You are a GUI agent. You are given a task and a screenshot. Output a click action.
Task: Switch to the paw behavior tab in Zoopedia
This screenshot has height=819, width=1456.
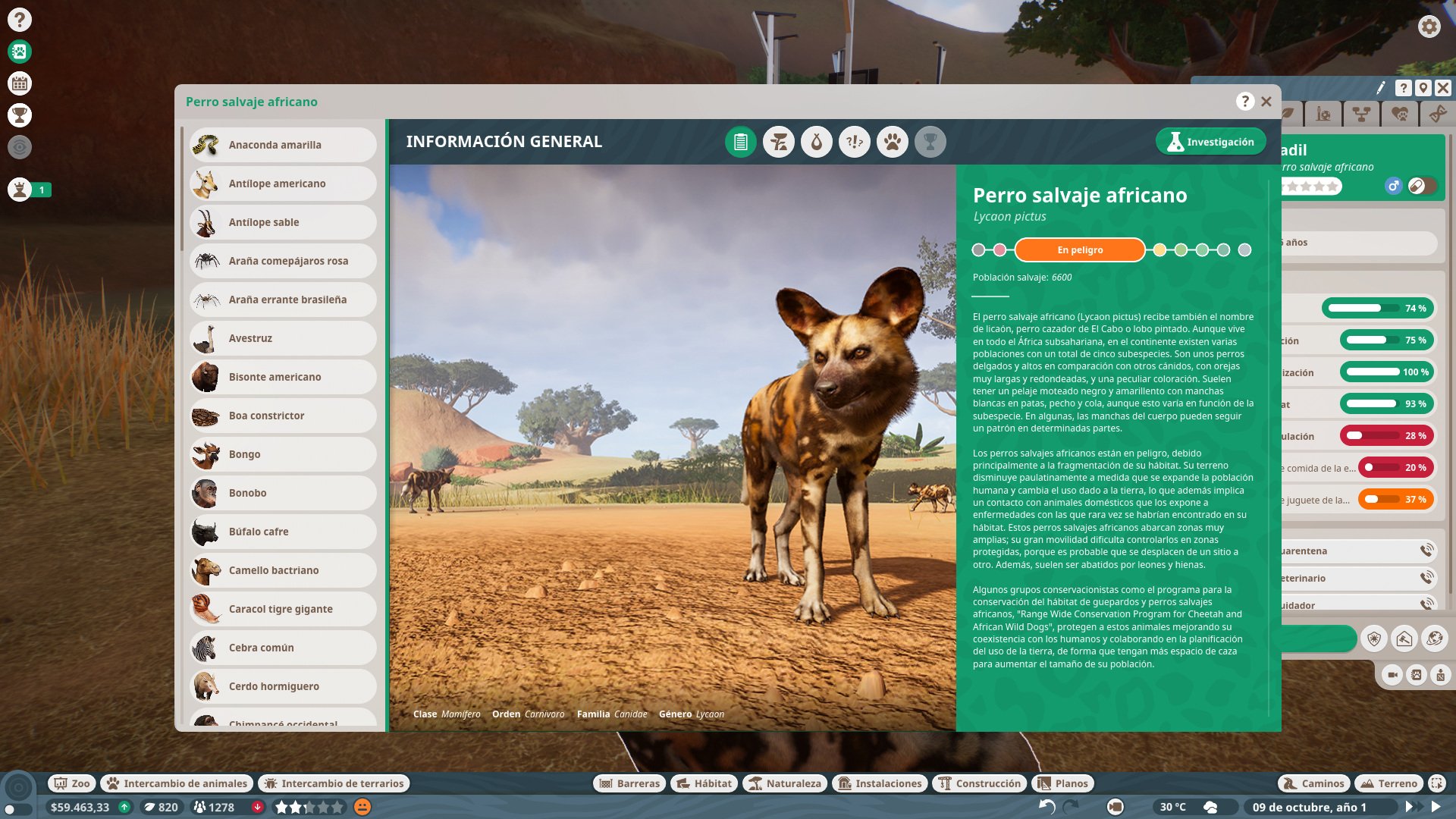[893, 141]
